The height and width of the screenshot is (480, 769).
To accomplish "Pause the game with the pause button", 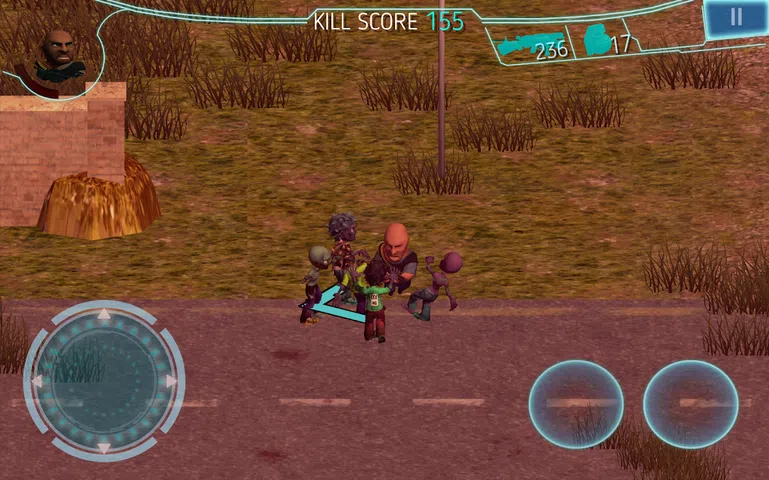I will [x=736, y=17].
